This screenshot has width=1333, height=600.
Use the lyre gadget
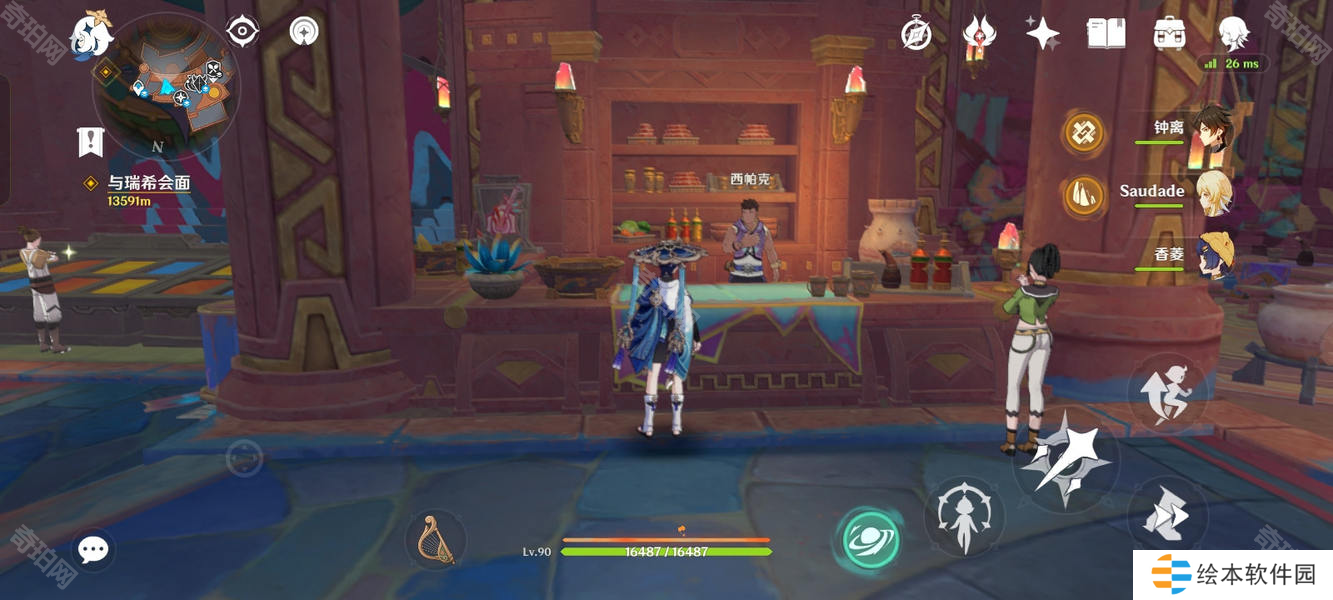click(x=436, y=541)
